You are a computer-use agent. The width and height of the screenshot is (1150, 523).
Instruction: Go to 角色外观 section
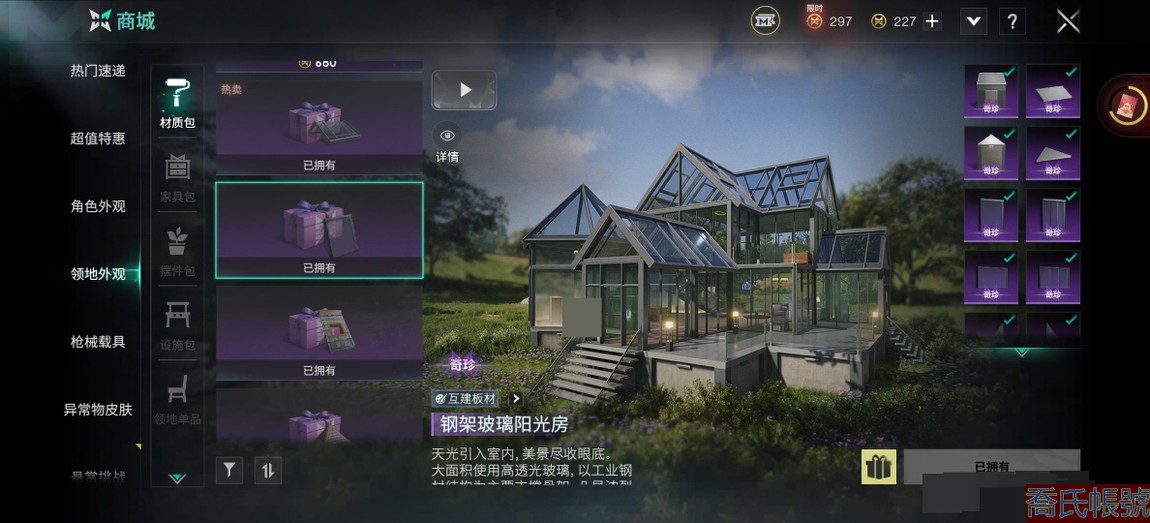[x=98, y=206]
